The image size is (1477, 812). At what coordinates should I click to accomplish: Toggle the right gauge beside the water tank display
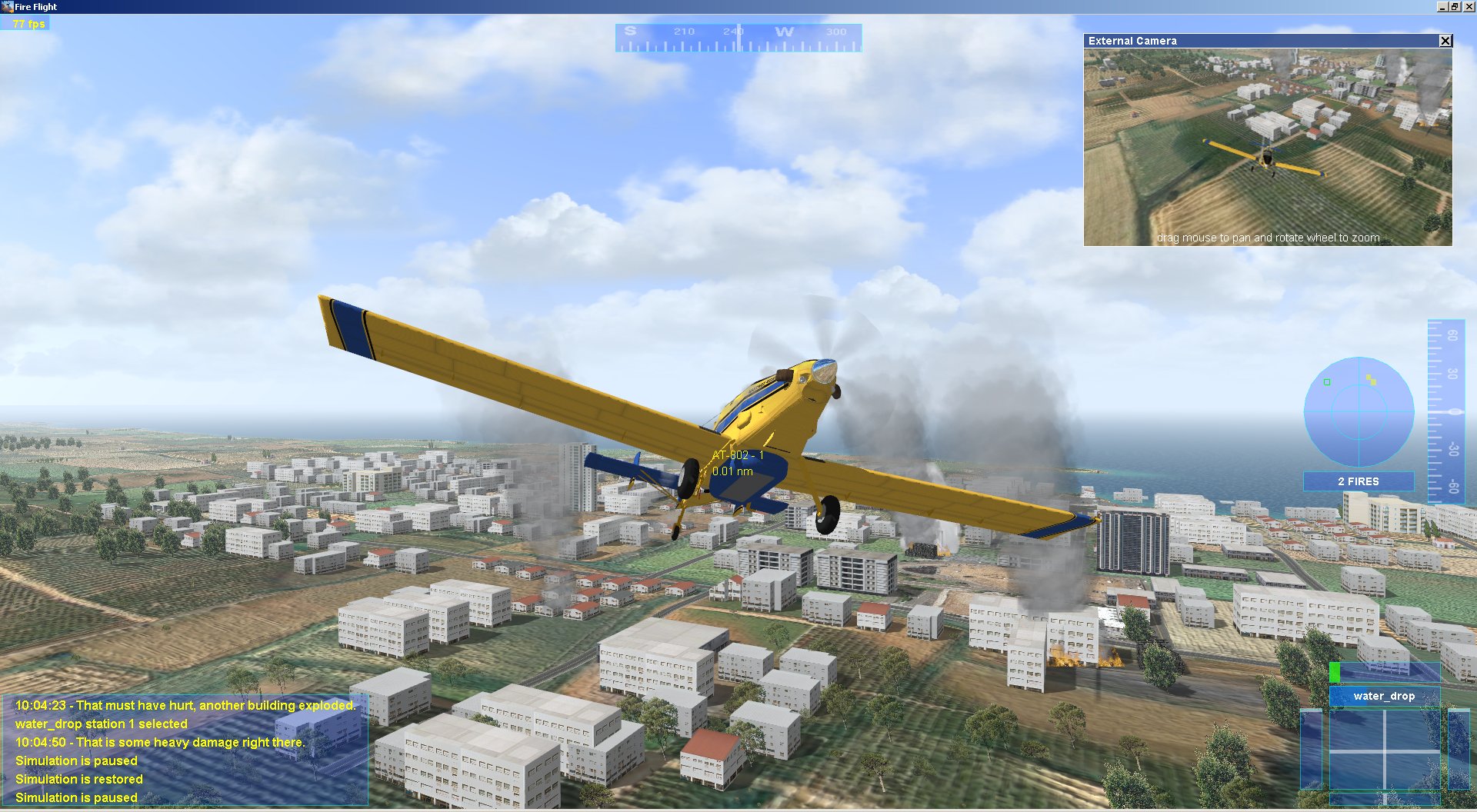[1459, 749]
